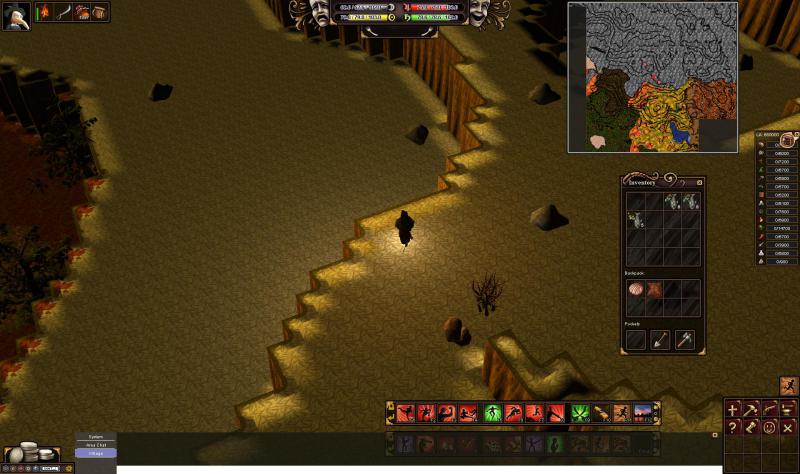Select the plus sign menu button
Viewport: 800px width, 474px height.
tap(734, 409)
